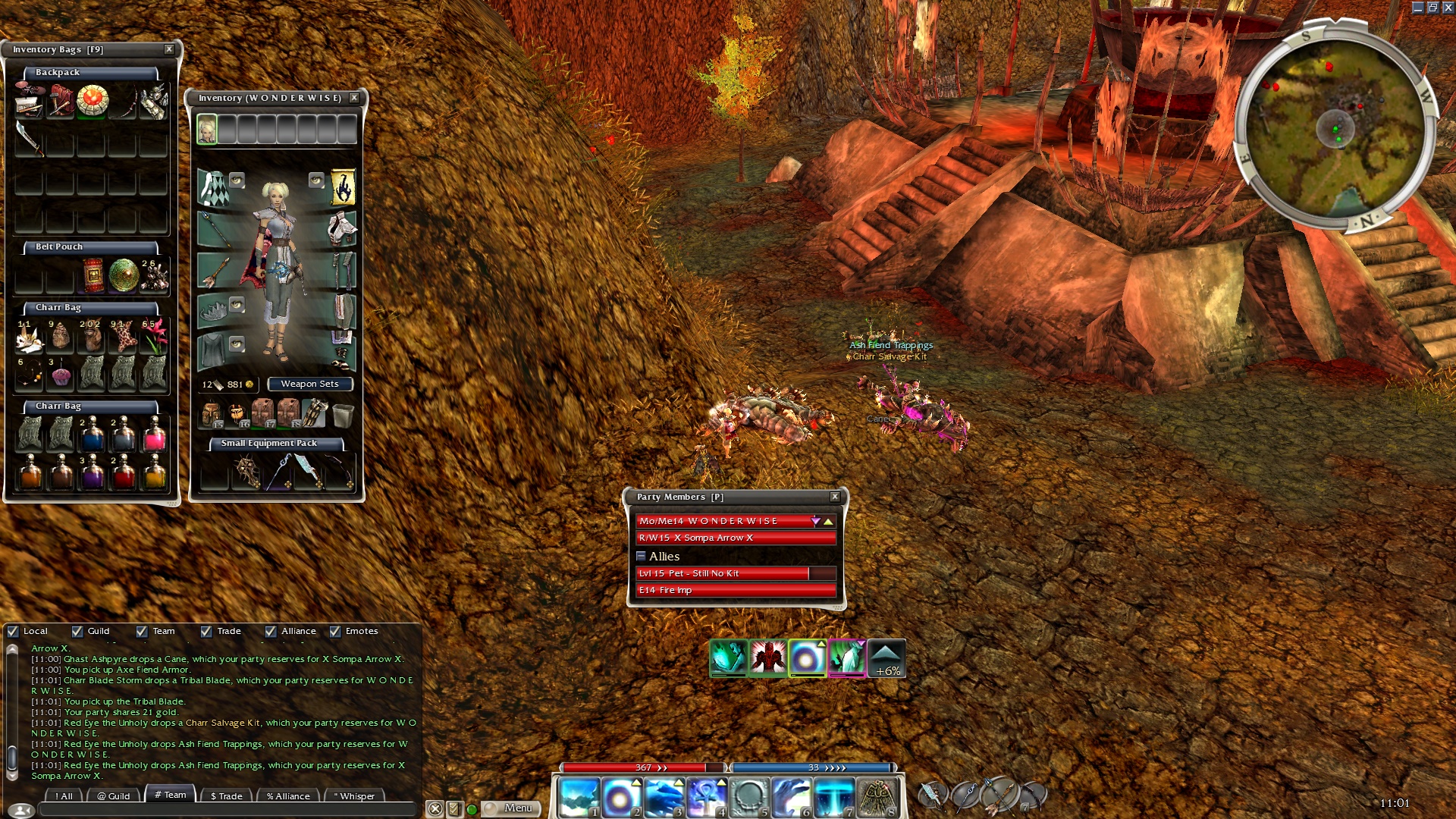Select the pink cupcake in Charr Bag
This screenshot has width=1456, height=819.
tap(61, 375)
